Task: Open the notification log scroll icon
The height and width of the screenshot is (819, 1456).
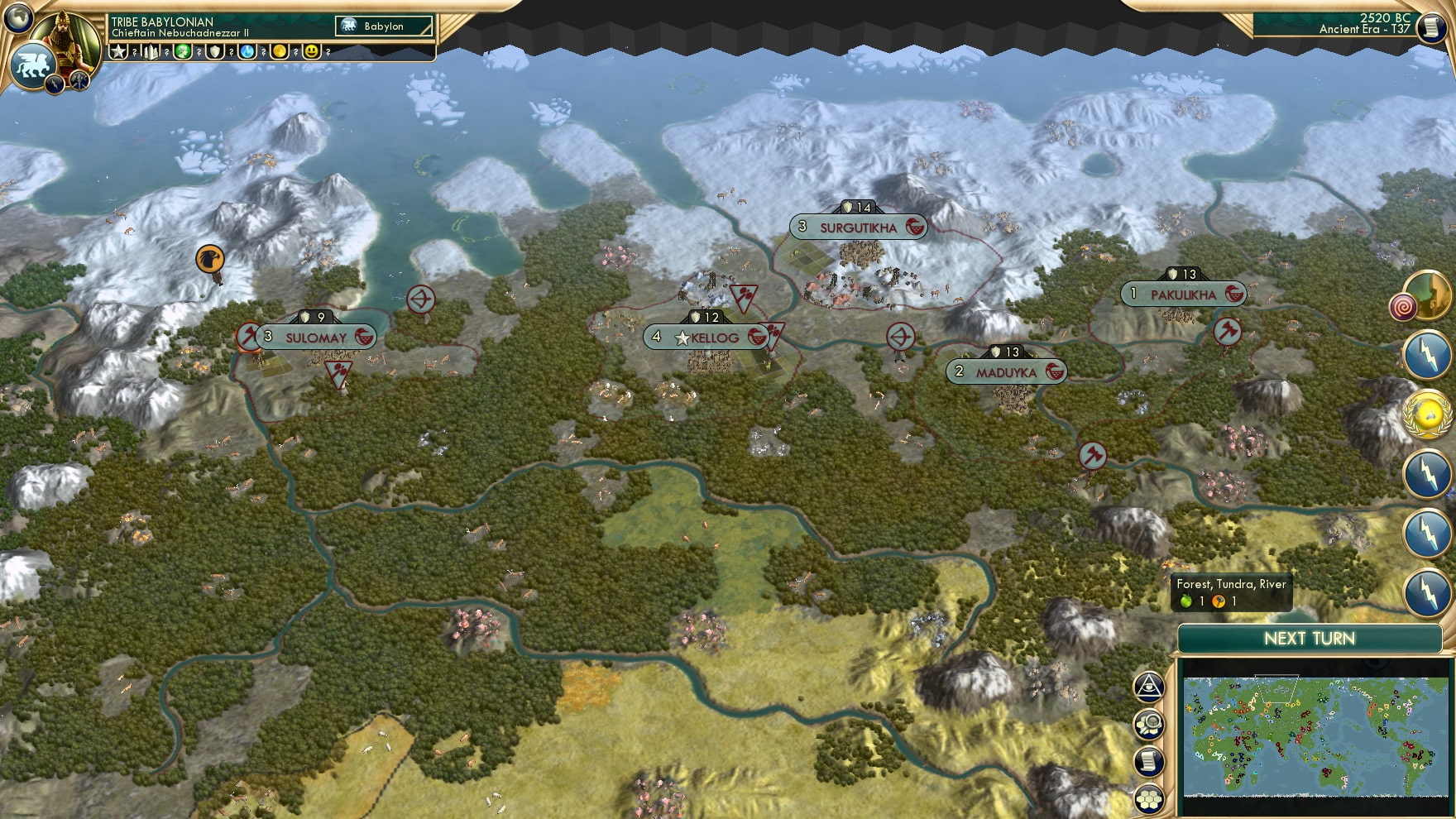Action: point(1149,760)
